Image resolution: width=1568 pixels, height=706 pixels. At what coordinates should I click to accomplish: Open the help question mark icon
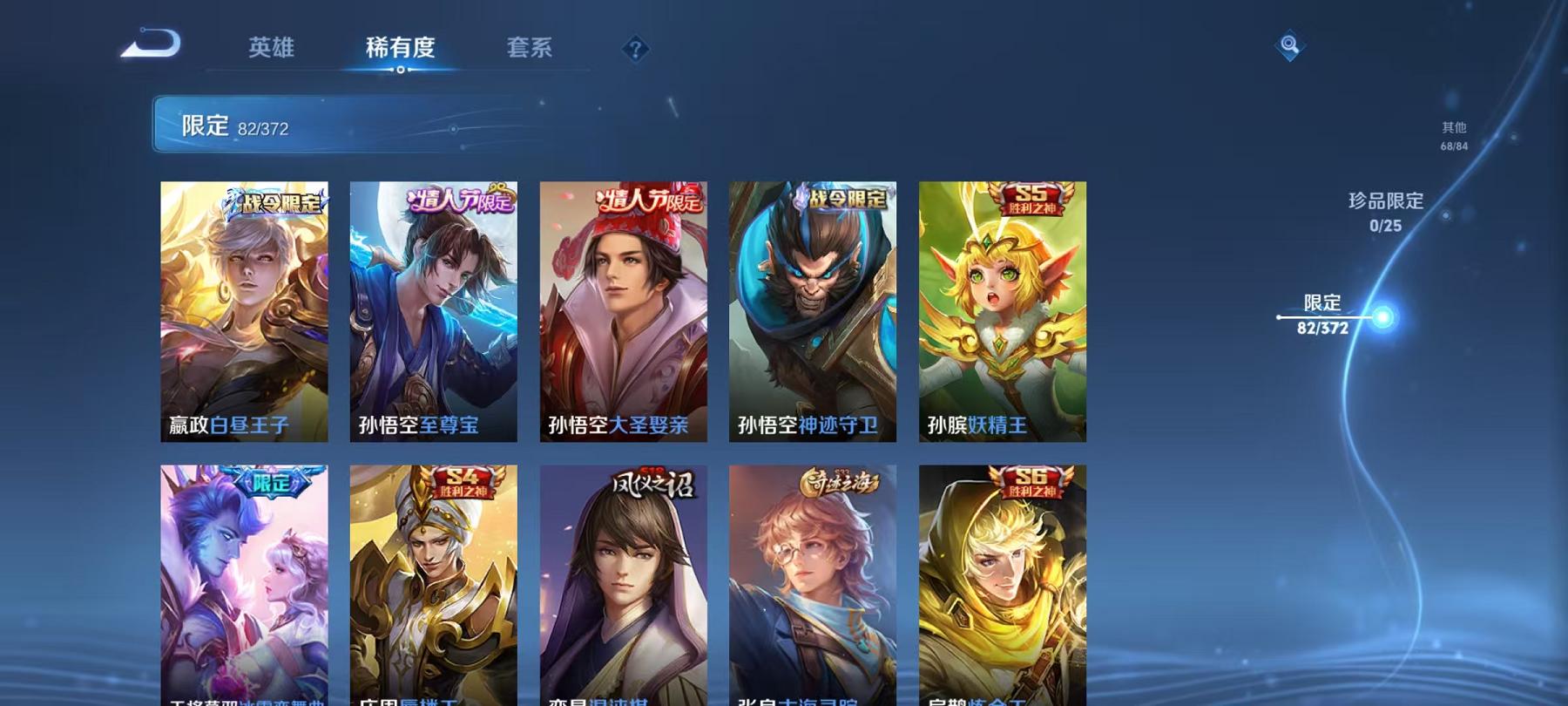click(636, 50)
